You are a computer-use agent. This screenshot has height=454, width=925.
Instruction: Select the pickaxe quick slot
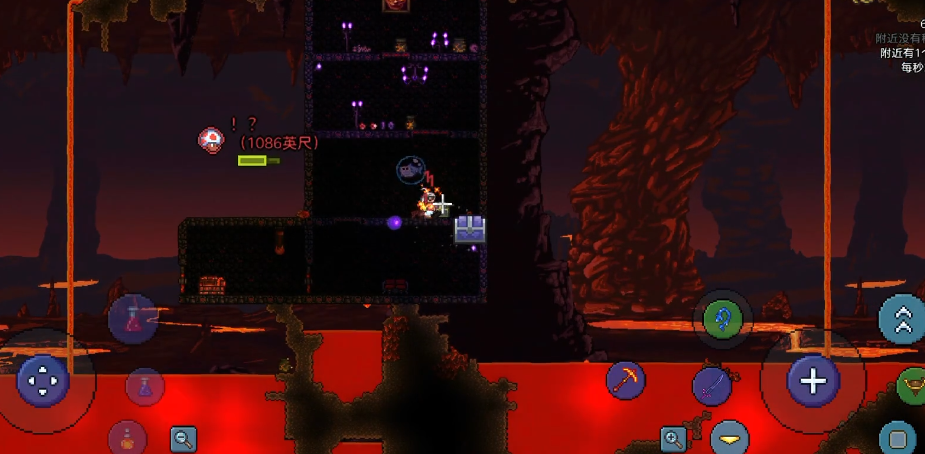pos(626,380)
